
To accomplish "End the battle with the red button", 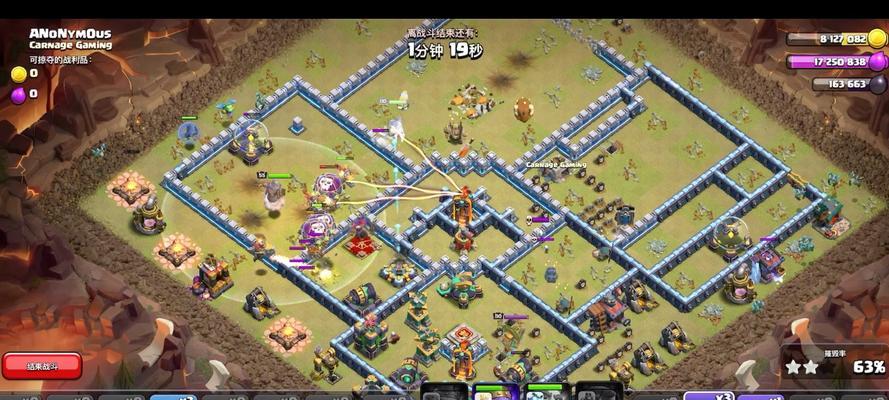I will point(41,365).
